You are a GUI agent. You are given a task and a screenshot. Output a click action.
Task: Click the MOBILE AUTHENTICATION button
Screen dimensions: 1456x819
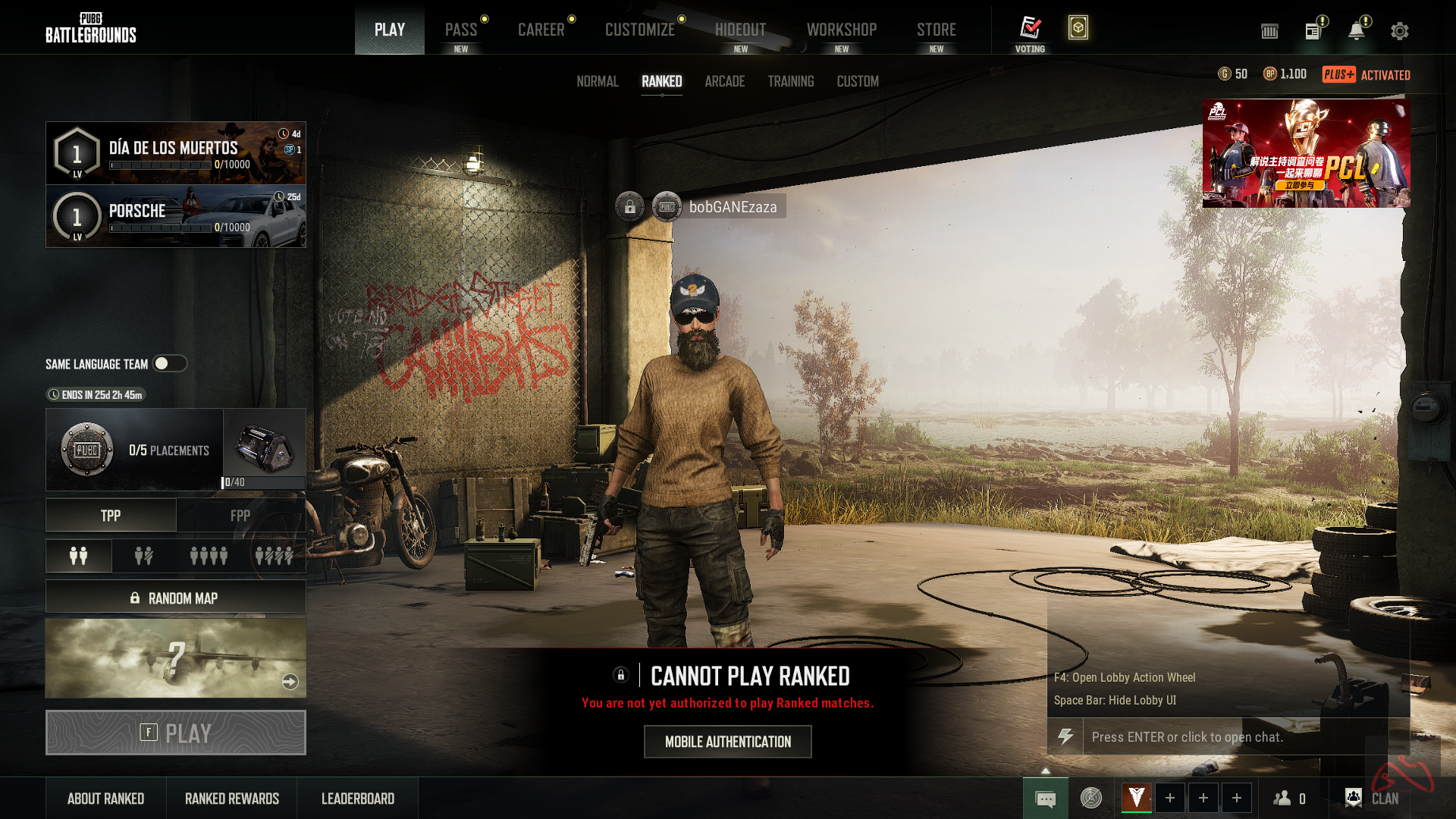click(x=727, y=742)
